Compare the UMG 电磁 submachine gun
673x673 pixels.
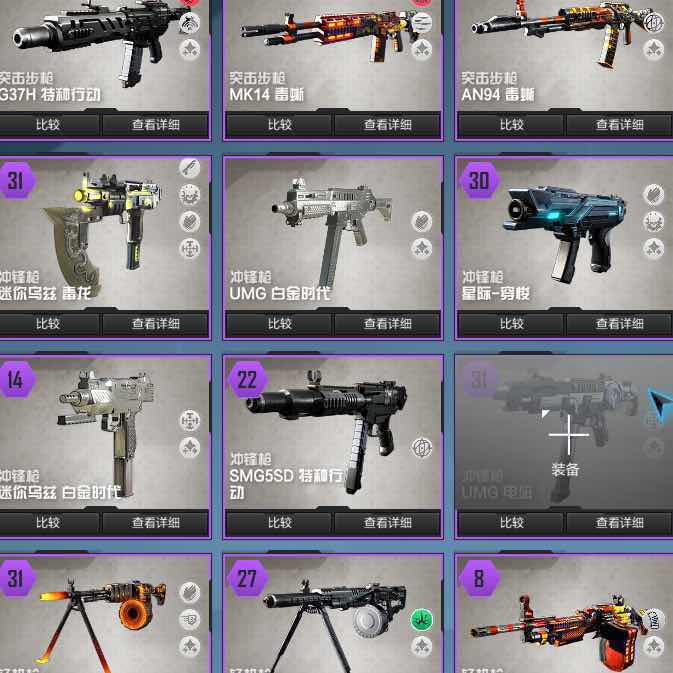pos(511,523)
